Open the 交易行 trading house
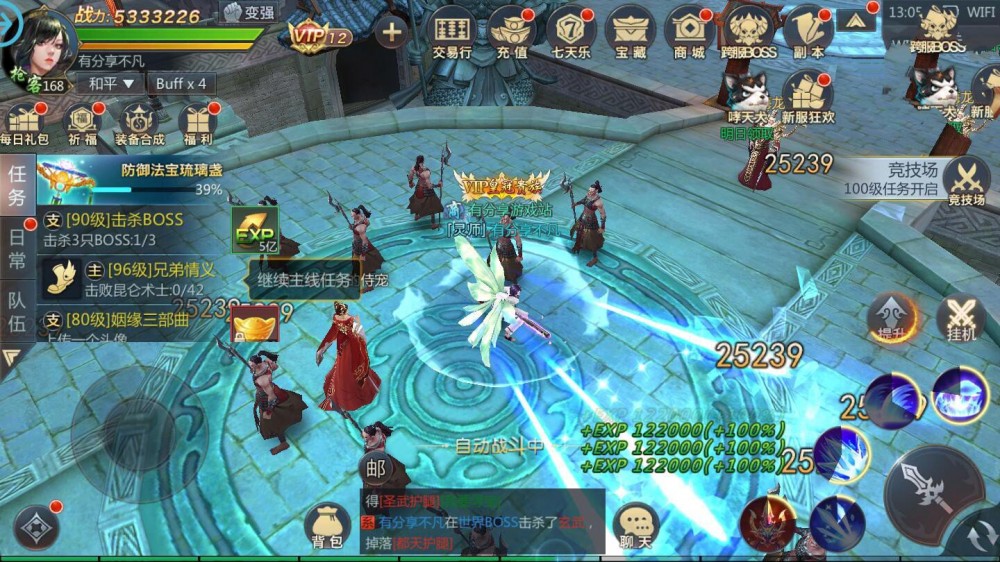Viewport: 1000px width, 562px height. [x=451, y=32]
